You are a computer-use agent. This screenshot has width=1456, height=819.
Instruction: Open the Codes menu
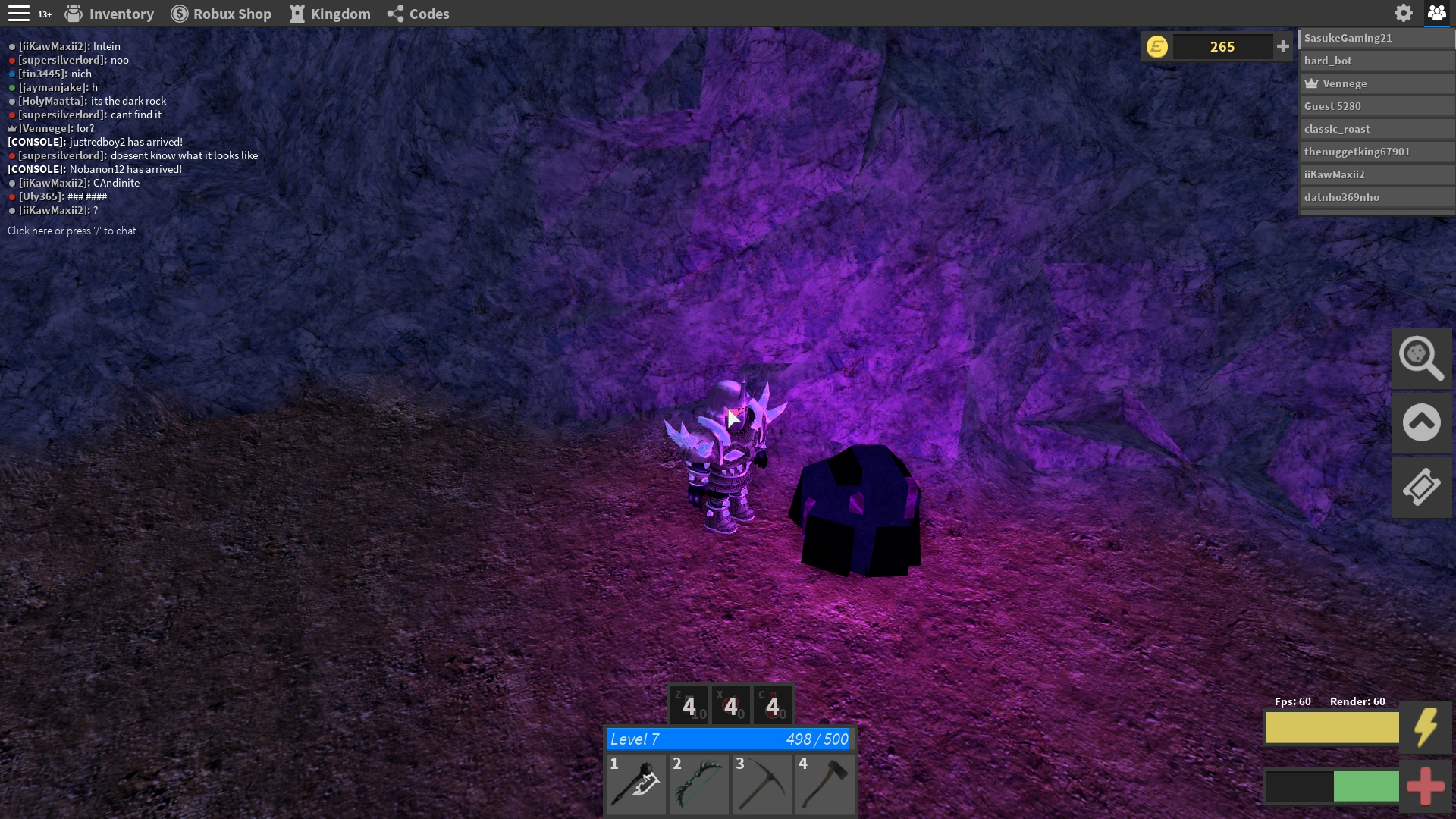[x=418, y=14]
